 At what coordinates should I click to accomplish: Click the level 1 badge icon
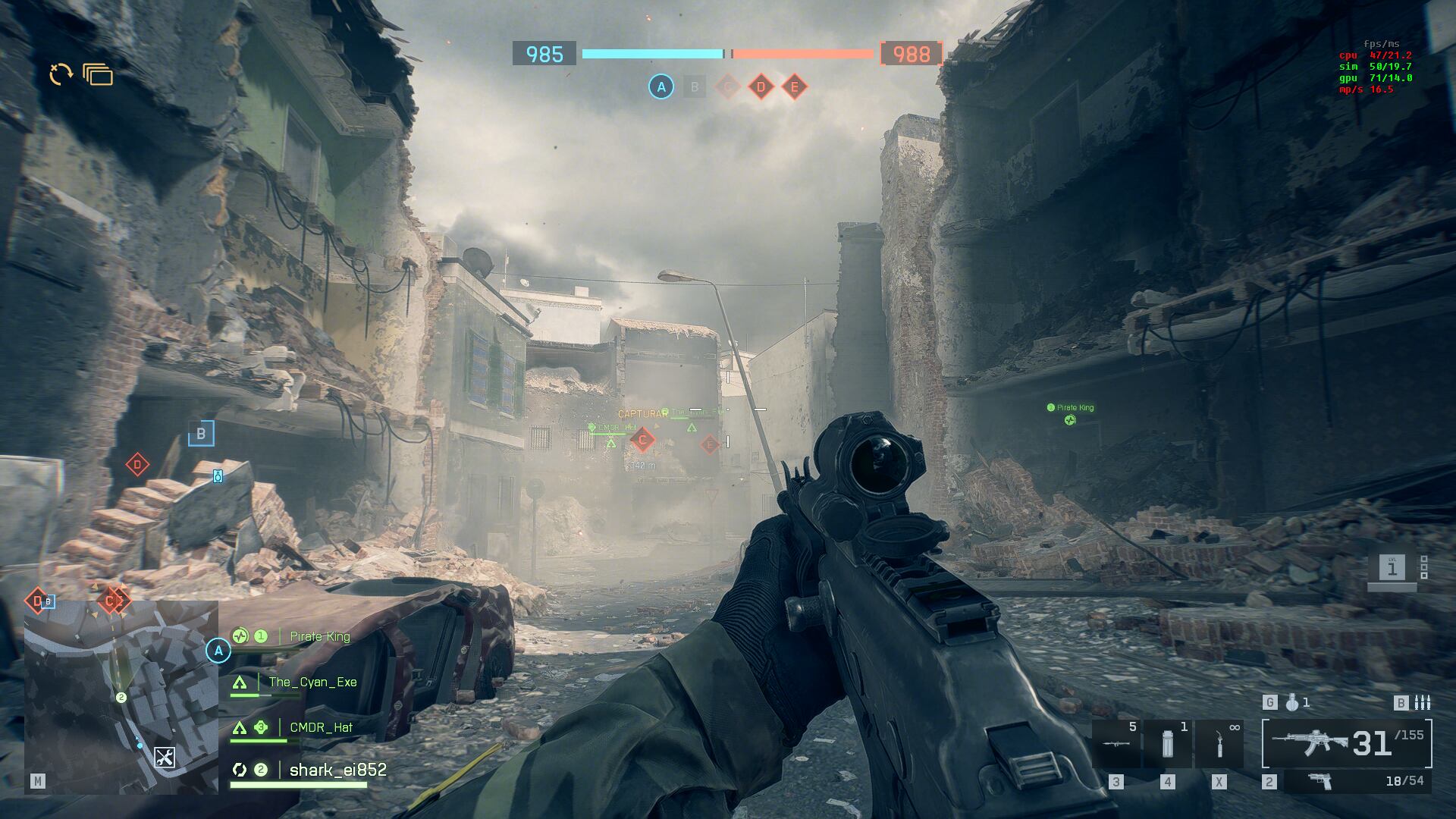pyautogui.click(x=1392, y=567)
